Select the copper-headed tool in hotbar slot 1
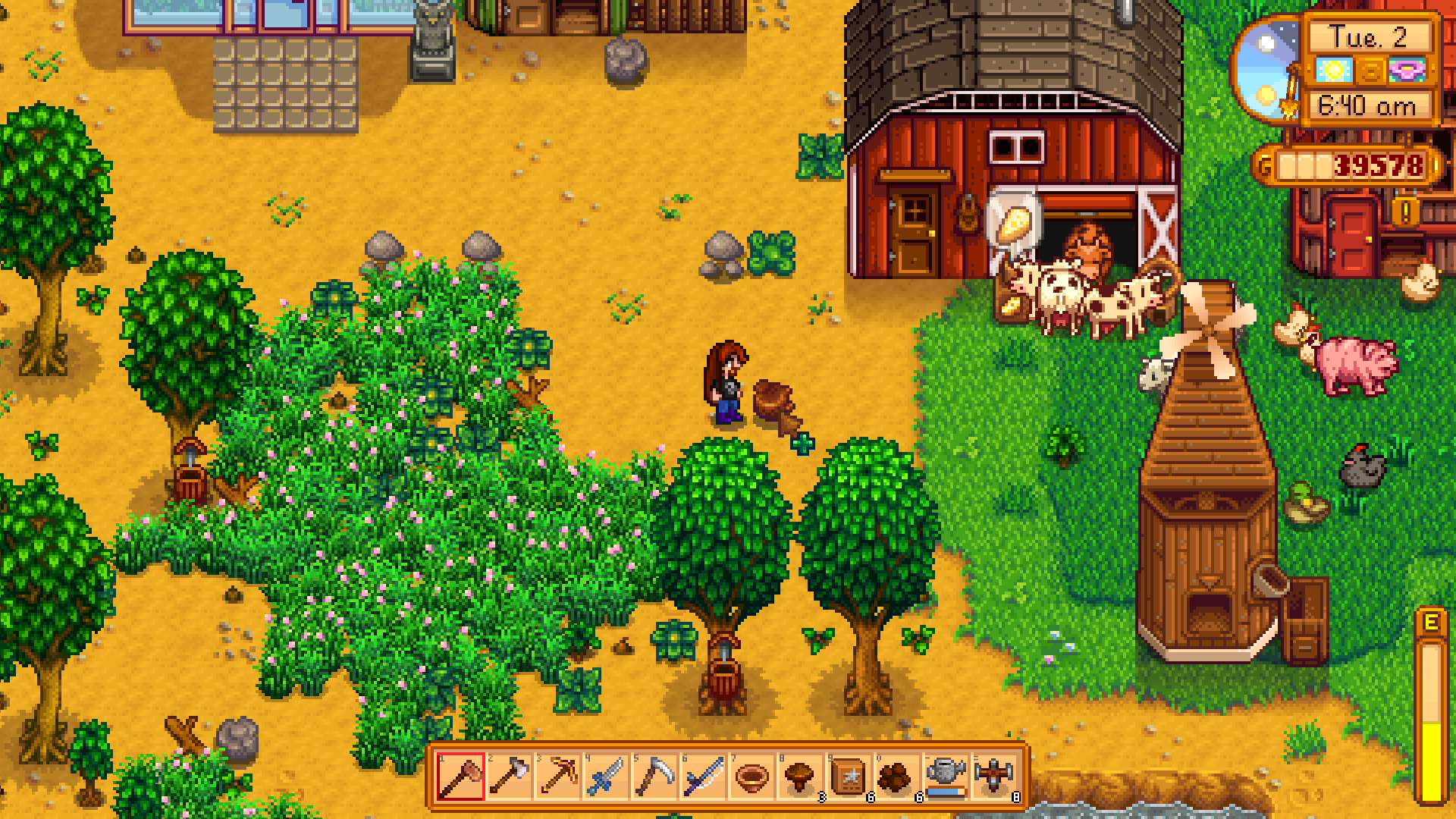 pos(460,777)
